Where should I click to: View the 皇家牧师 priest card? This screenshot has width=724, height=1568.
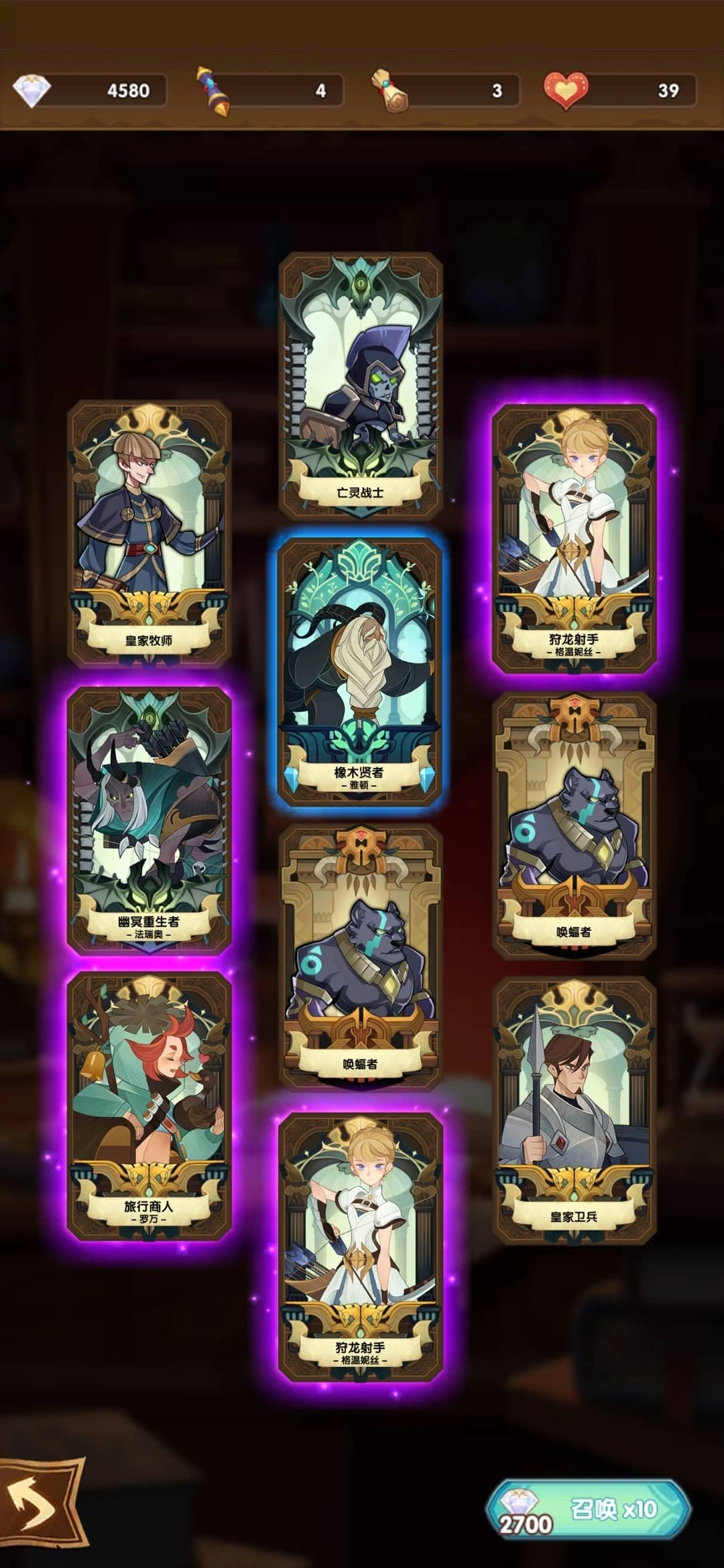tap(149, 533)
